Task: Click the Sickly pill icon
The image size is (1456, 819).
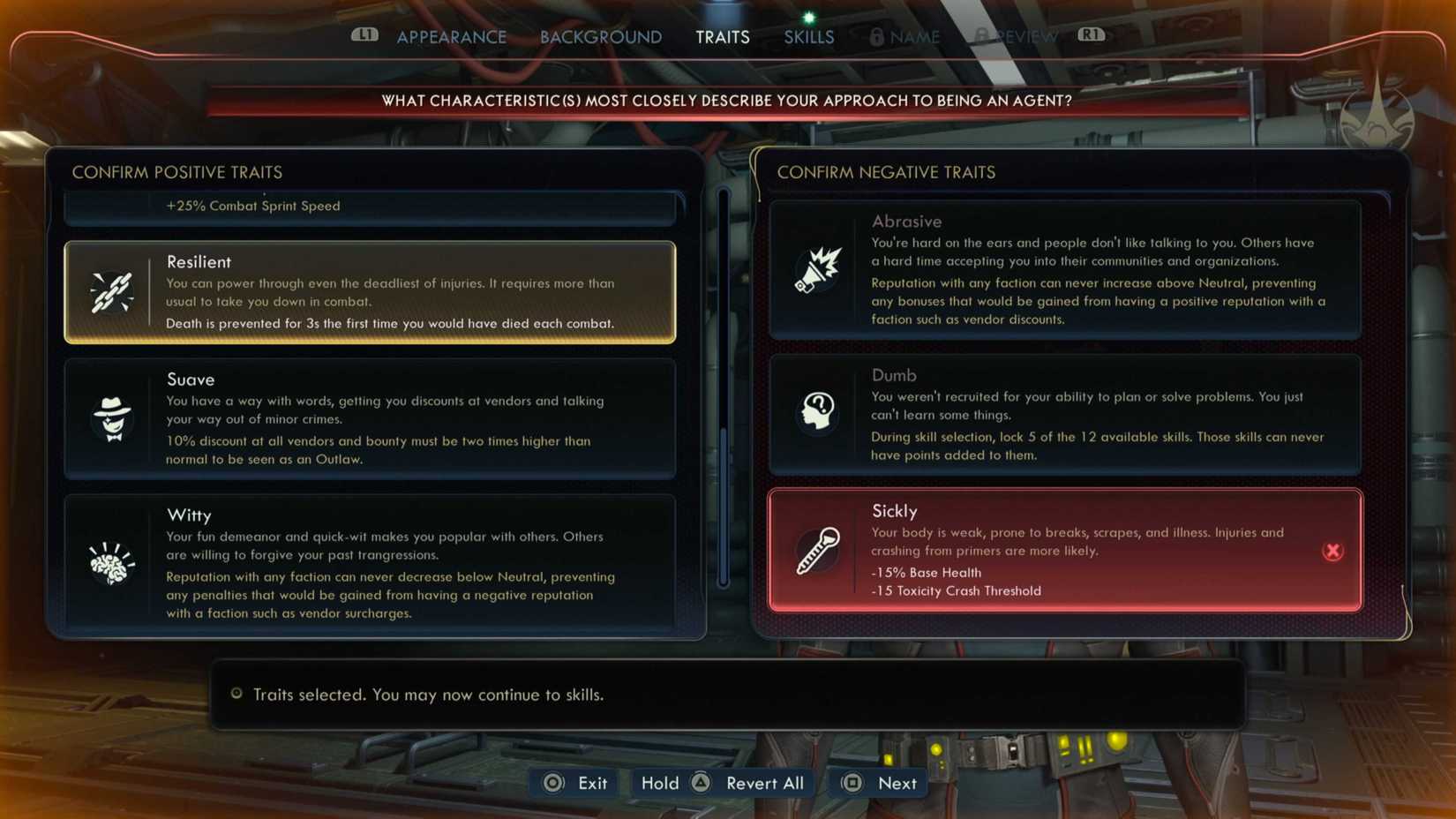Action: click(816, 551)
